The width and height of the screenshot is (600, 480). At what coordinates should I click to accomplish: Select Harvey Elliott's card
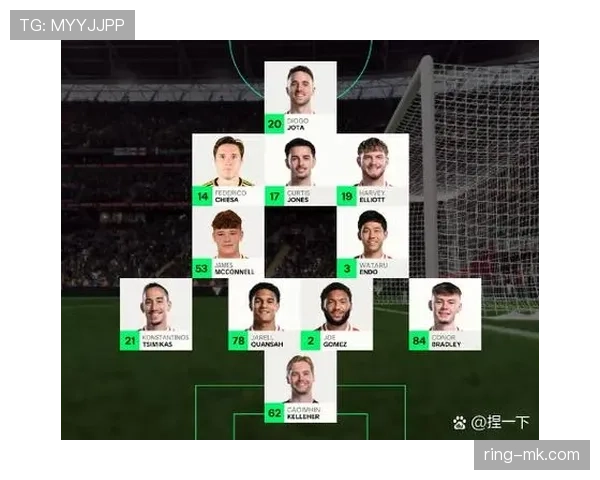pyautogui.click(x=372, y=170)
